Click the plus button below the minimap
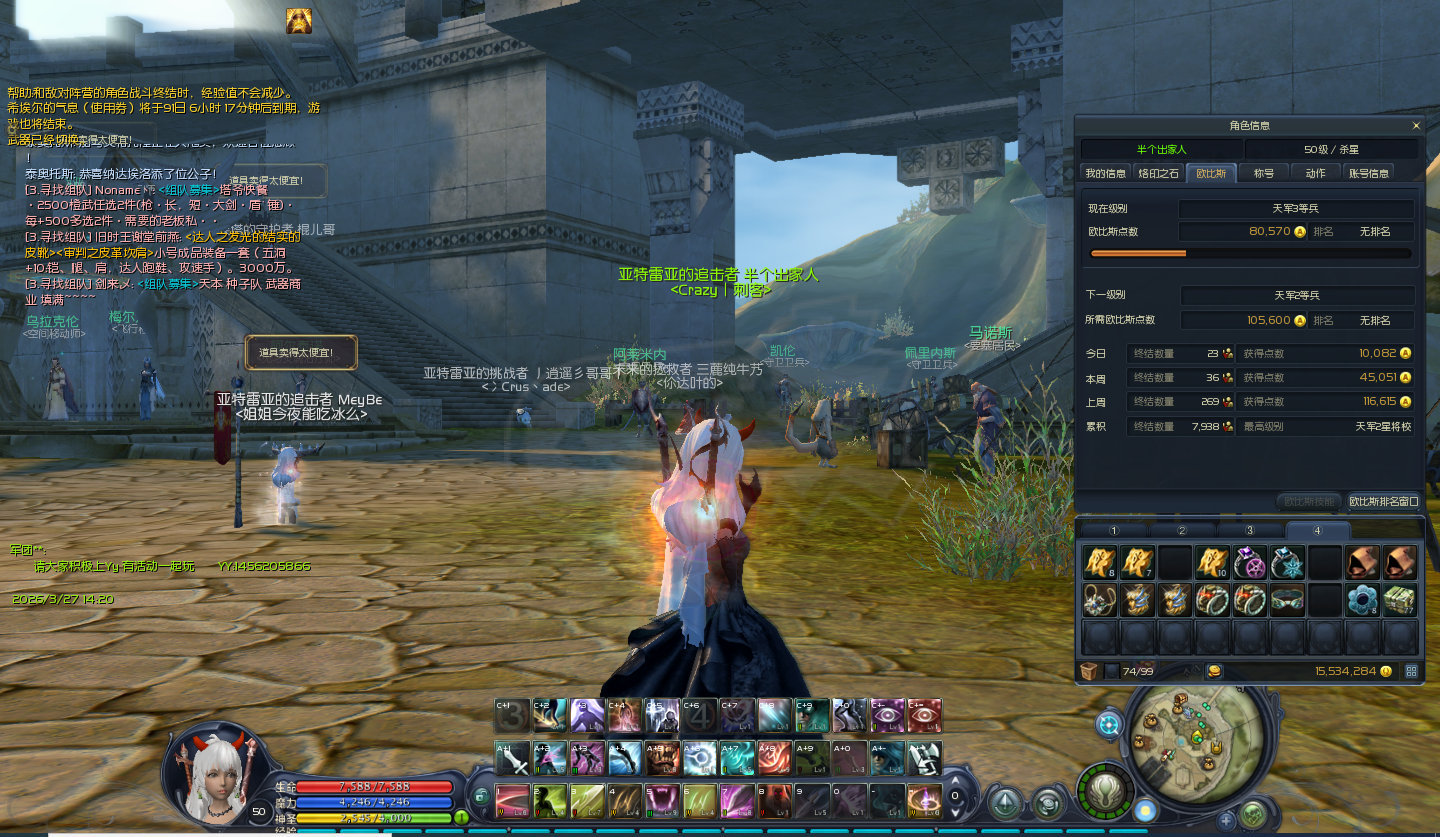The width and height of the screenshot is (1440, 837). [x=1226, y=820]
